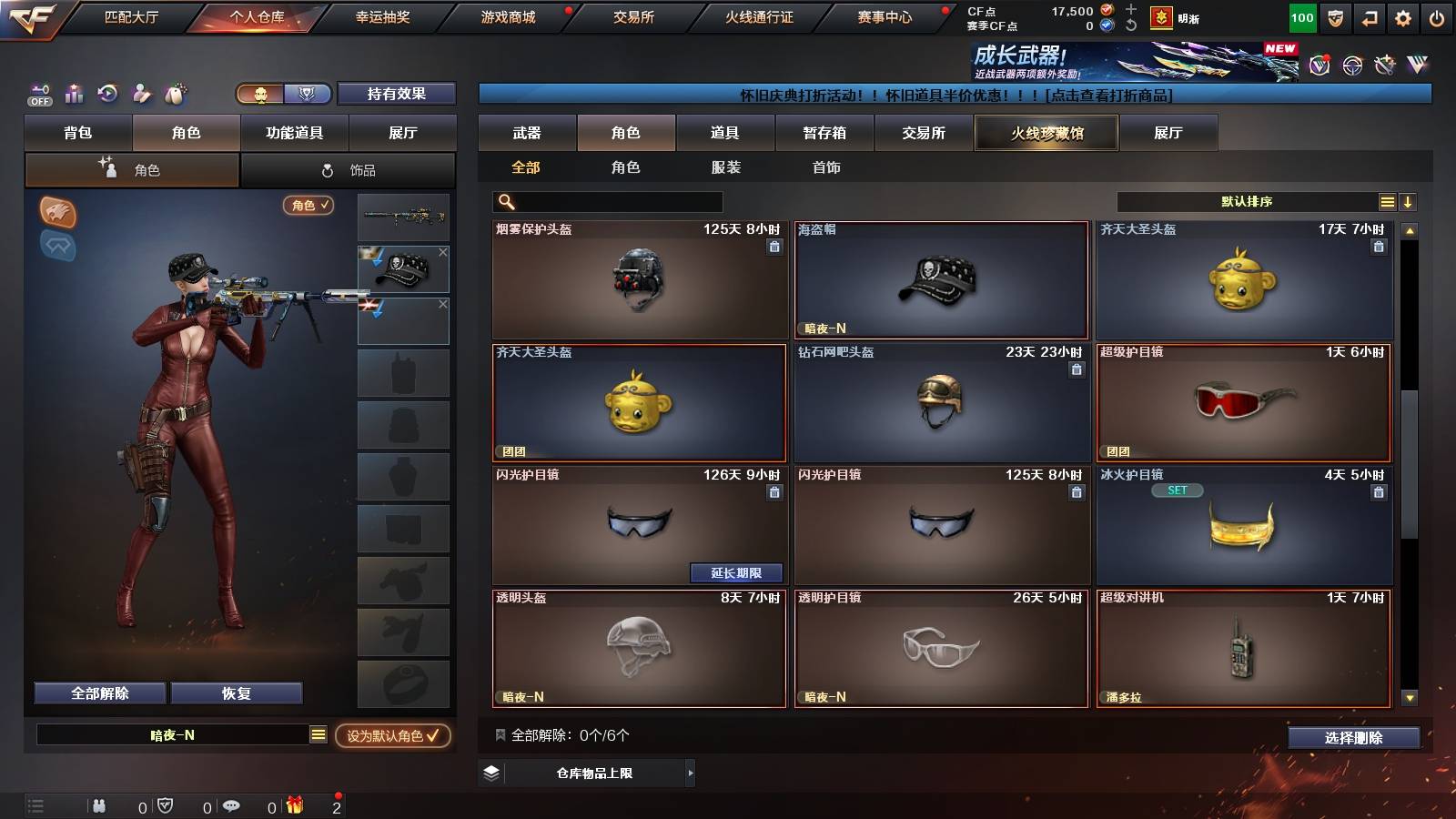Viewport: 1456px width, 819px height.
Task: Open the gift notifications at bottom bar
Action: point(293,805)
